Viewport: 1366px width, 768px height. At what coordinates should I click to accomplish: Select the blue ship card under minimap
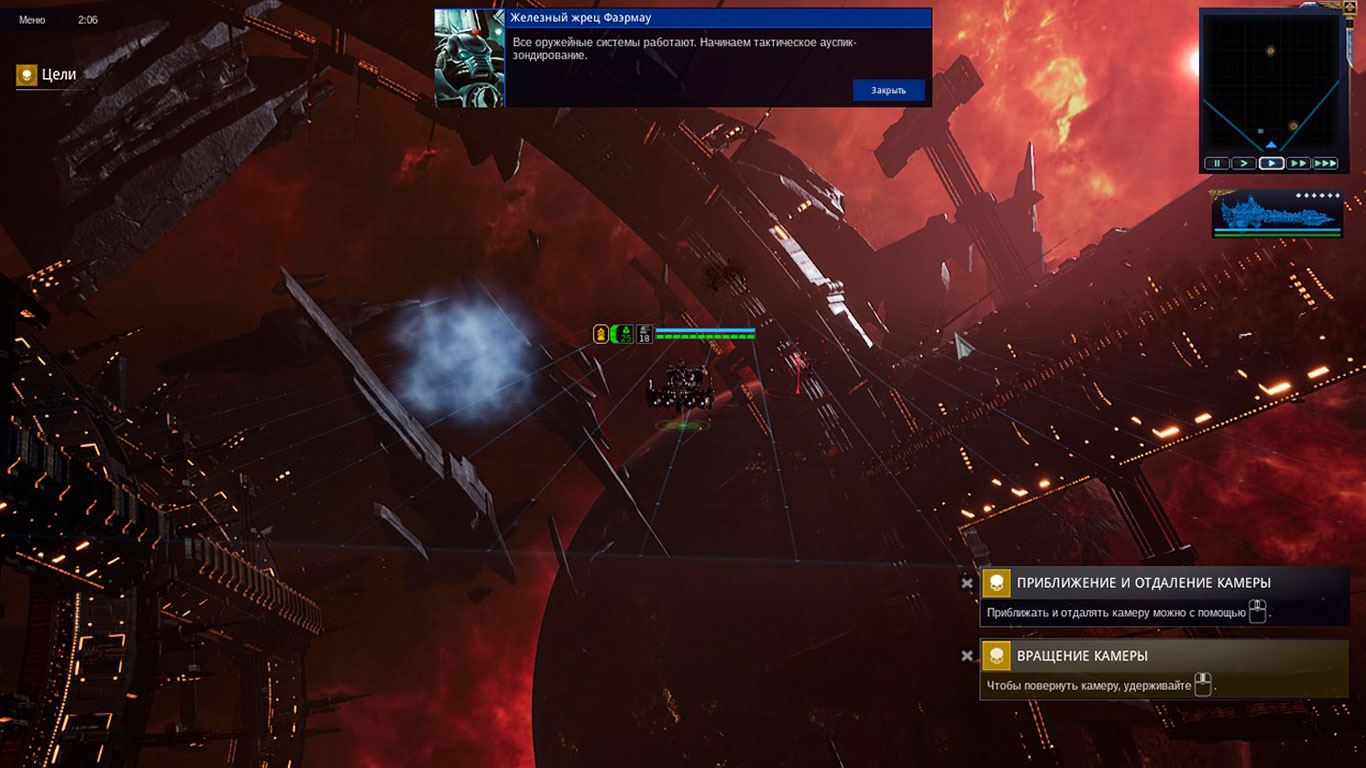1276,212
